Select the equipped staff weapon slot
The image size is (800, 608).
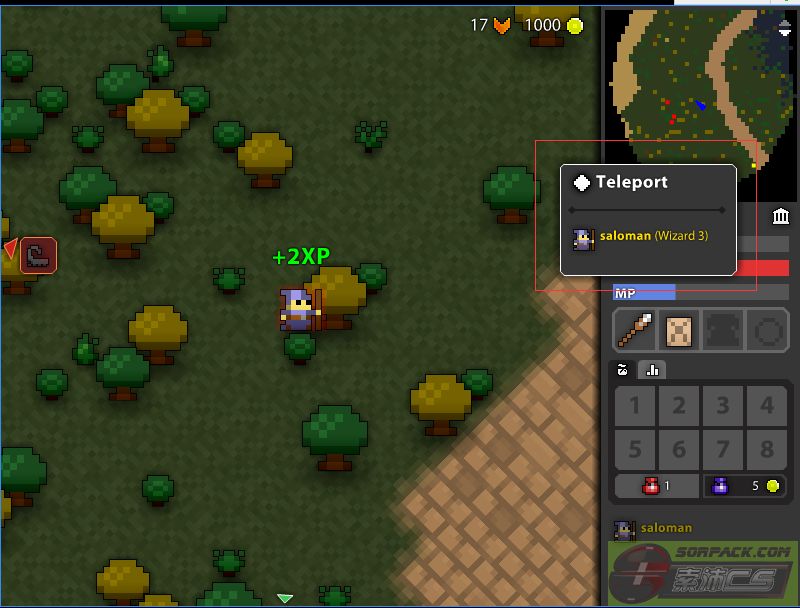(x=635, y=330)
